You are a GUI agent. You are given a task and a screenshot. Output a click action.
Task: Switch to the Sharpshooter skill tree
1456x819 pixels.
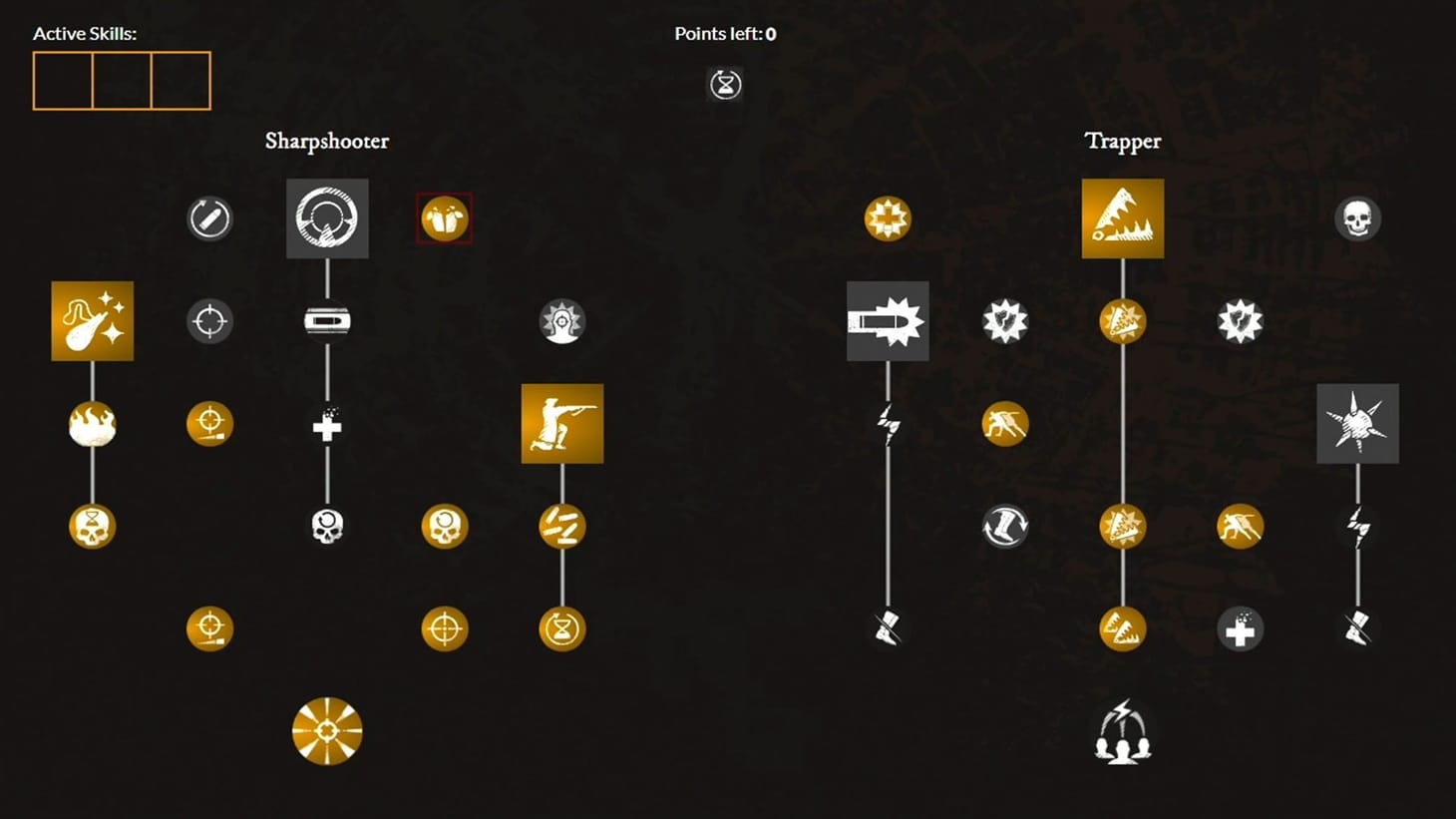click(327, 142)
